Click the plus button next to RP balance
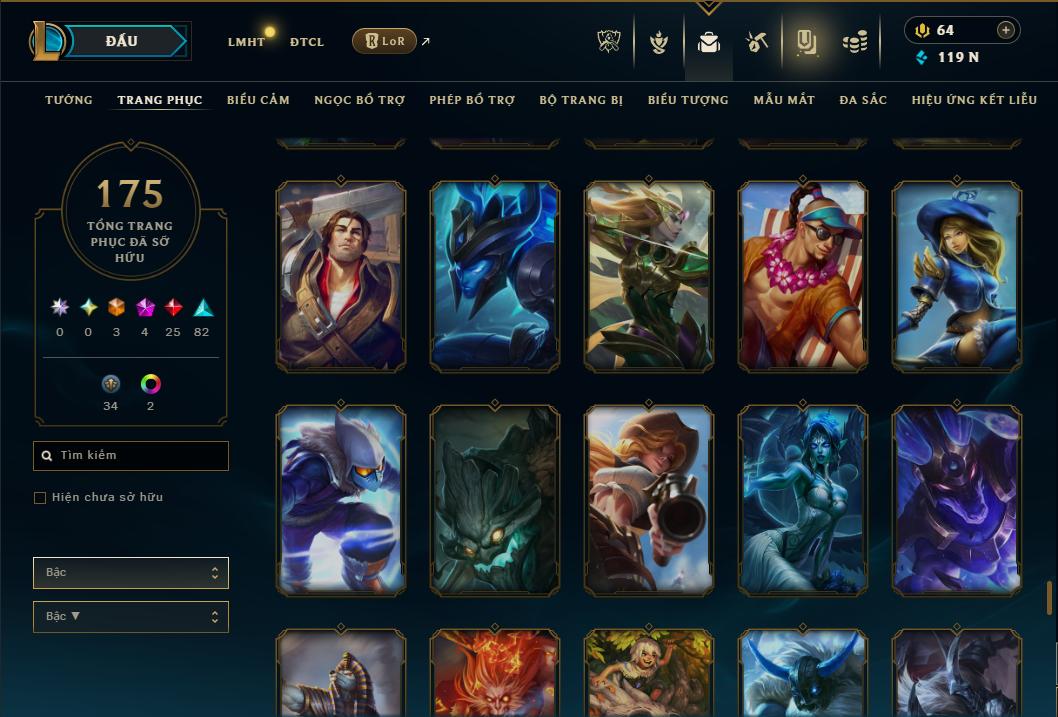Screen dimensions: 1058x717 1006,30
